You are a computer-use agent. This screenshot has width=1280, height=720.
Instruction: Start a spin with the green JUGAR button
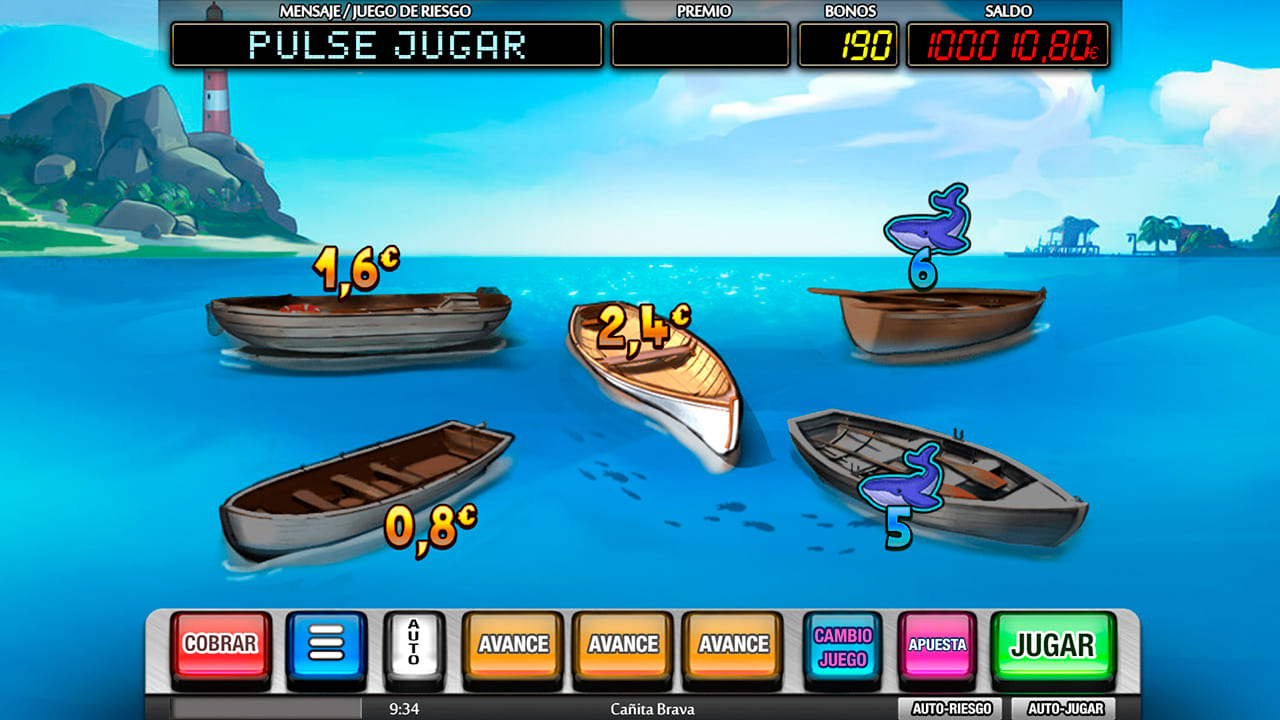point(1052,645)
